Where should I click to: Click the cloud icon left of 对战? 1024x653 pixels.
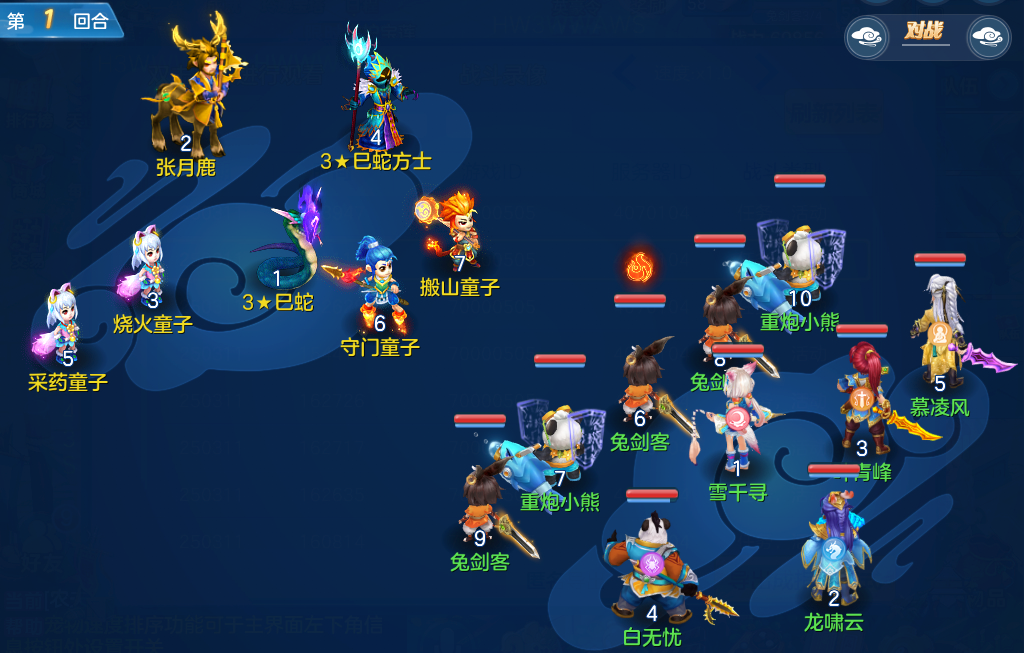pyautogui.click(x=867, y=38)
